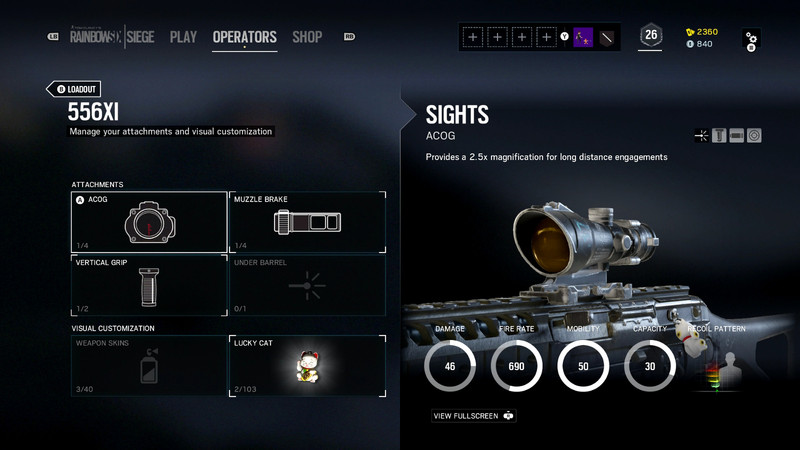Image resolution: width=800 pixels, height=450 pixels.
Task: Open the level 26 player badge
Action: [651, 36]
